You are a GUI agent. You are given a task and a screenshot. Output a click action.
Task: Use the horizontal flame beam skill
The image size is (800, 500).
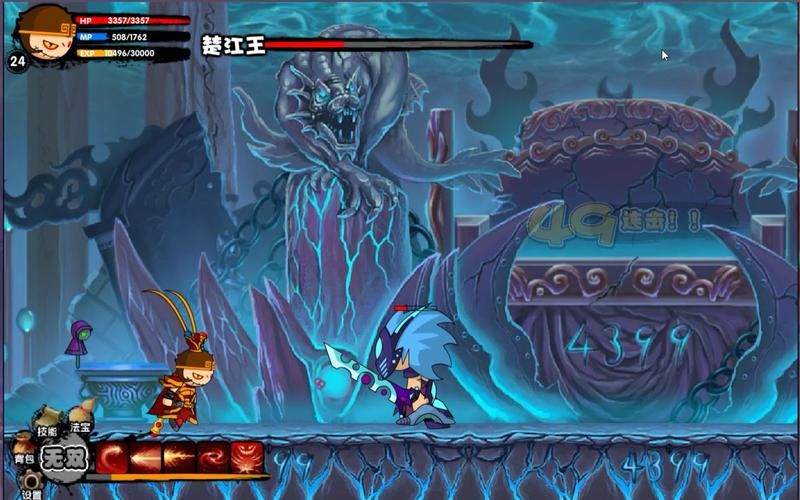179,457
